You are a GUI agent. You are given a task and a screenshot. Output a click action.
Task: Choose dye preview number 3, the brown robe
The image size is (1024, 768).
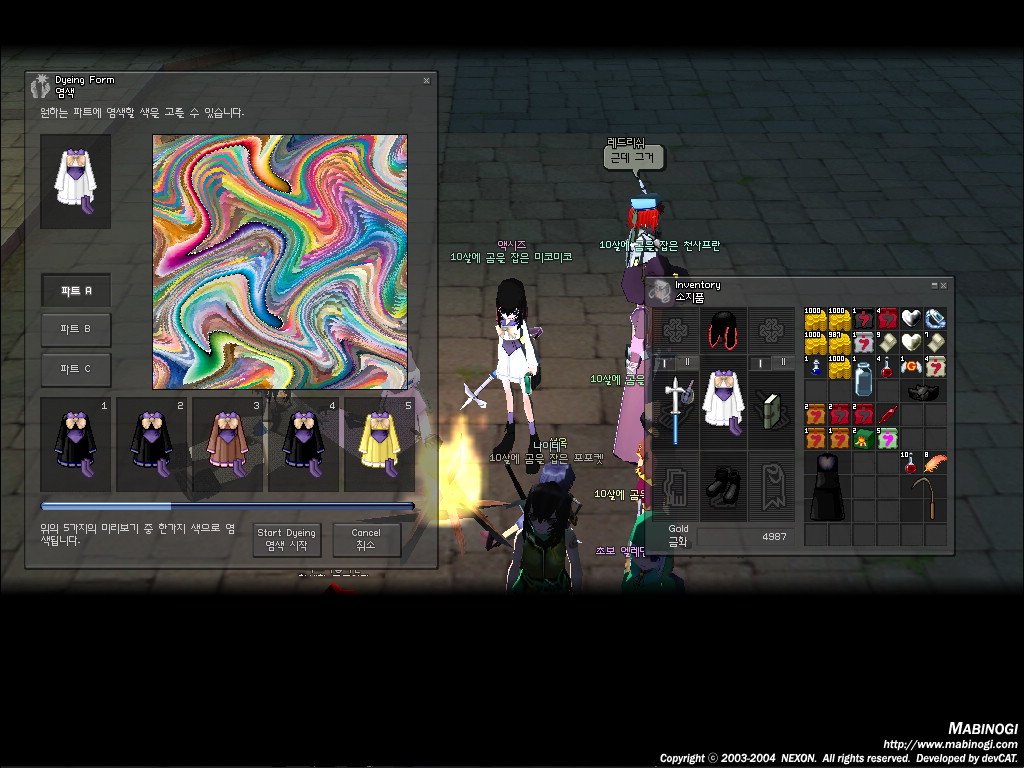[228, 445]
